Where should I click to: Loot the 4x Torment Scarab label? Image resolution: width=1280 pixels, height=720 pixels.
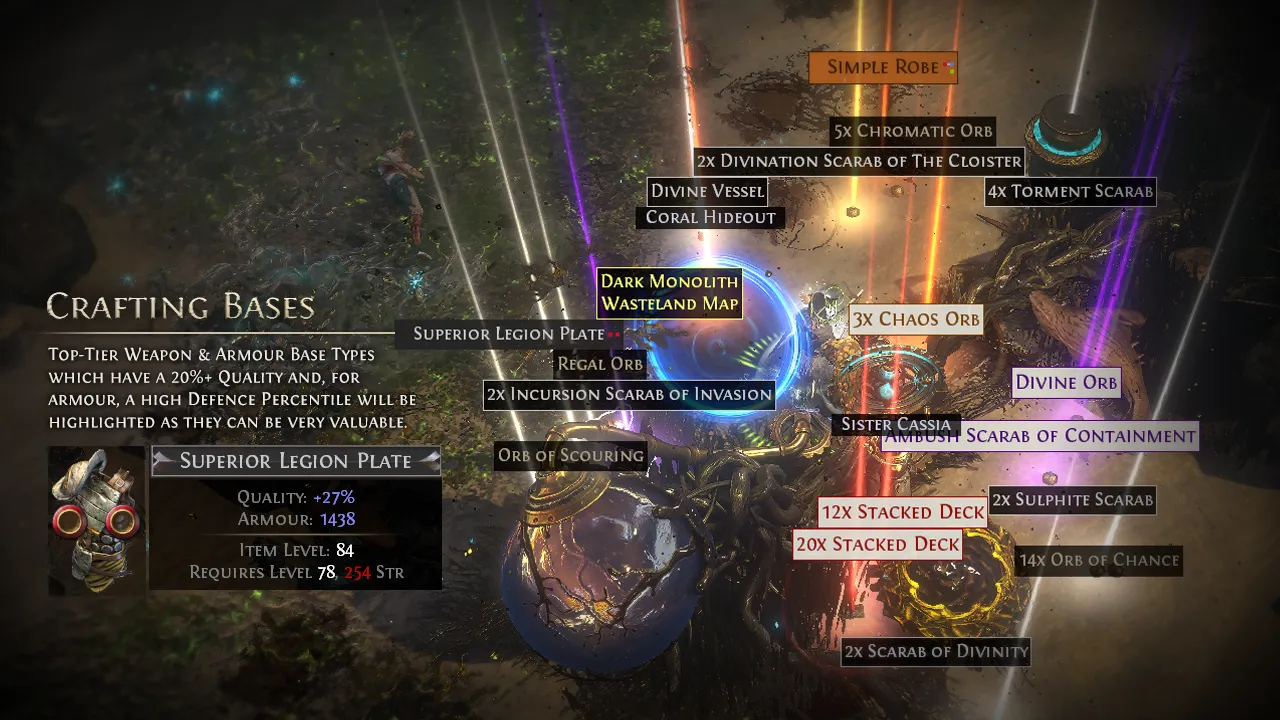click(x=1070, y=191)
